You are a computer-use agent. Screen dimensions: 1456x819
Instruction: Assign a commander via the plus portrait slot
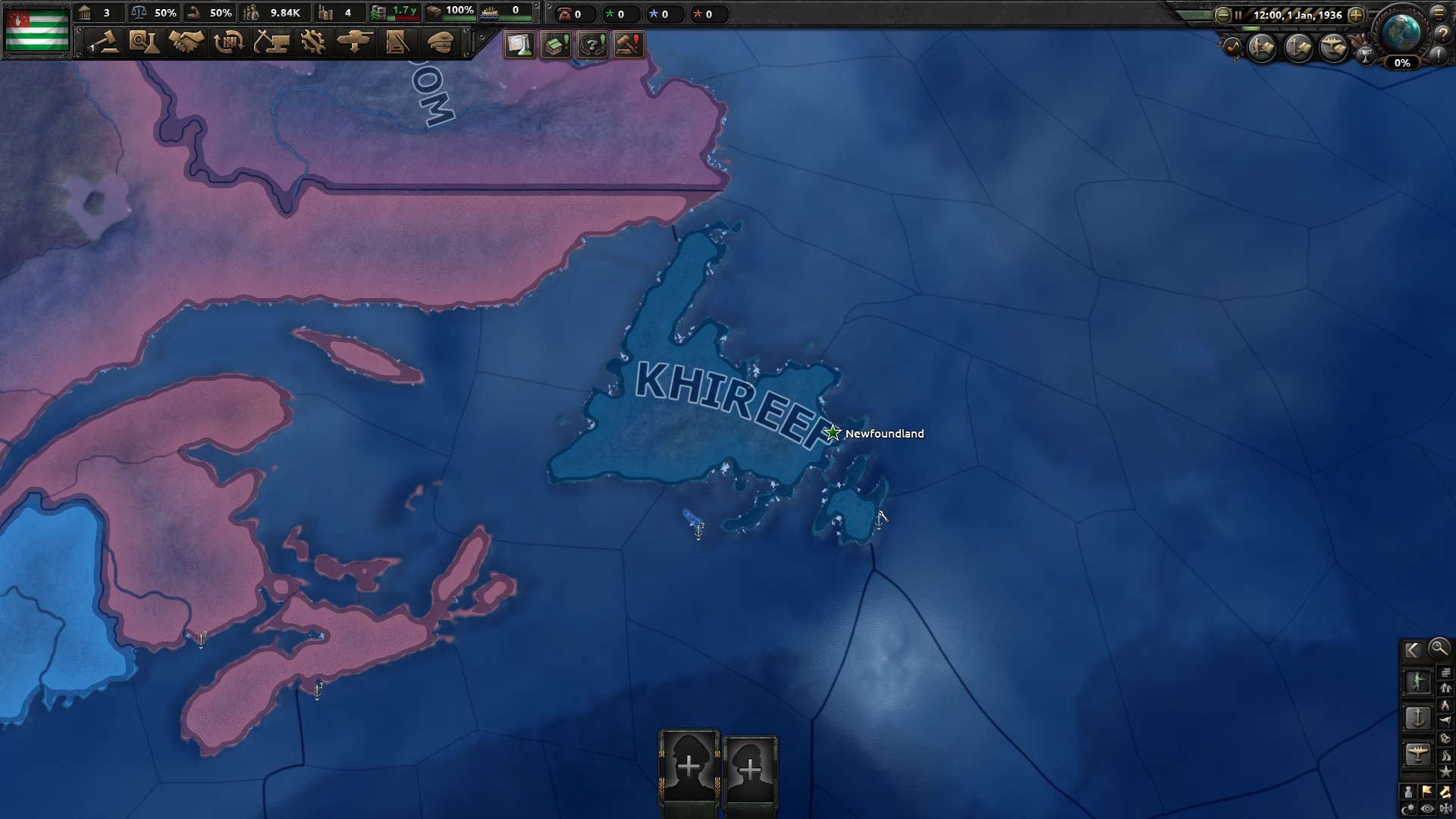point(689,766)
